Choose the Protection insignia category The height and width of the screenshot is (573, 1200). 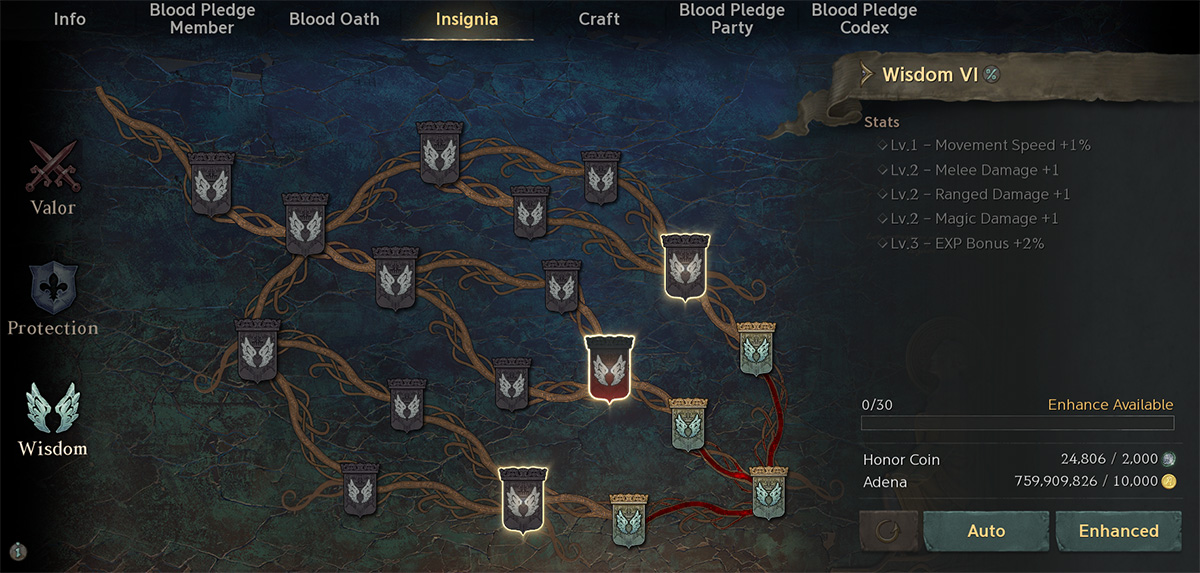coord(53,300)
